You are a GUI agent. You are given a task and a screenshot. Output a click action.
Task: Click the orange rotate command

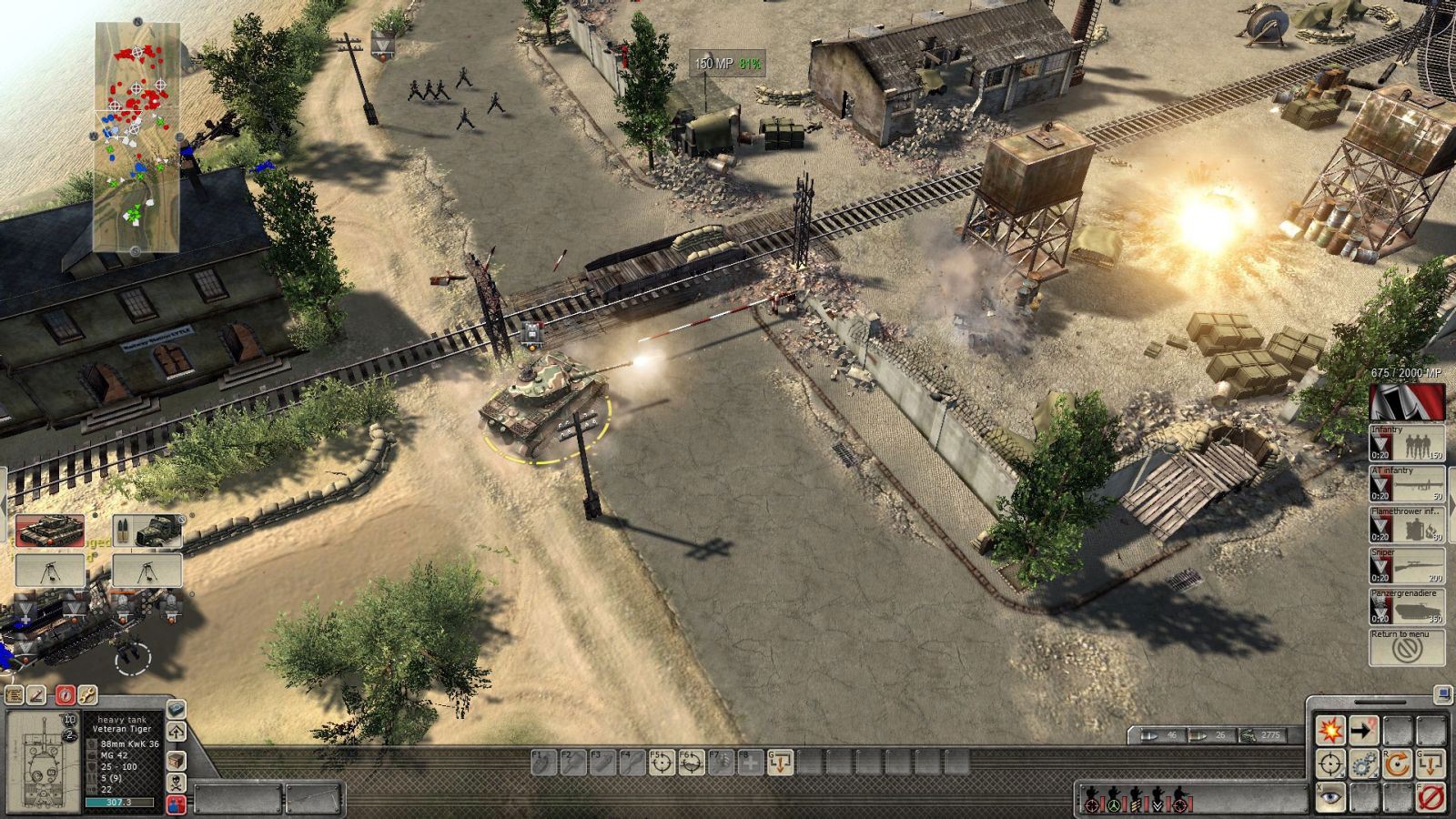point(1397,763)
